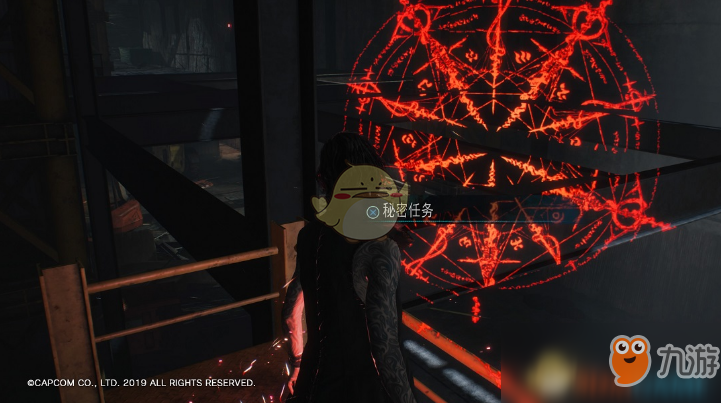Screen dimensions: 721x403
Task: Start the 秘密任务 secret mission prompt
Action: 400,211
